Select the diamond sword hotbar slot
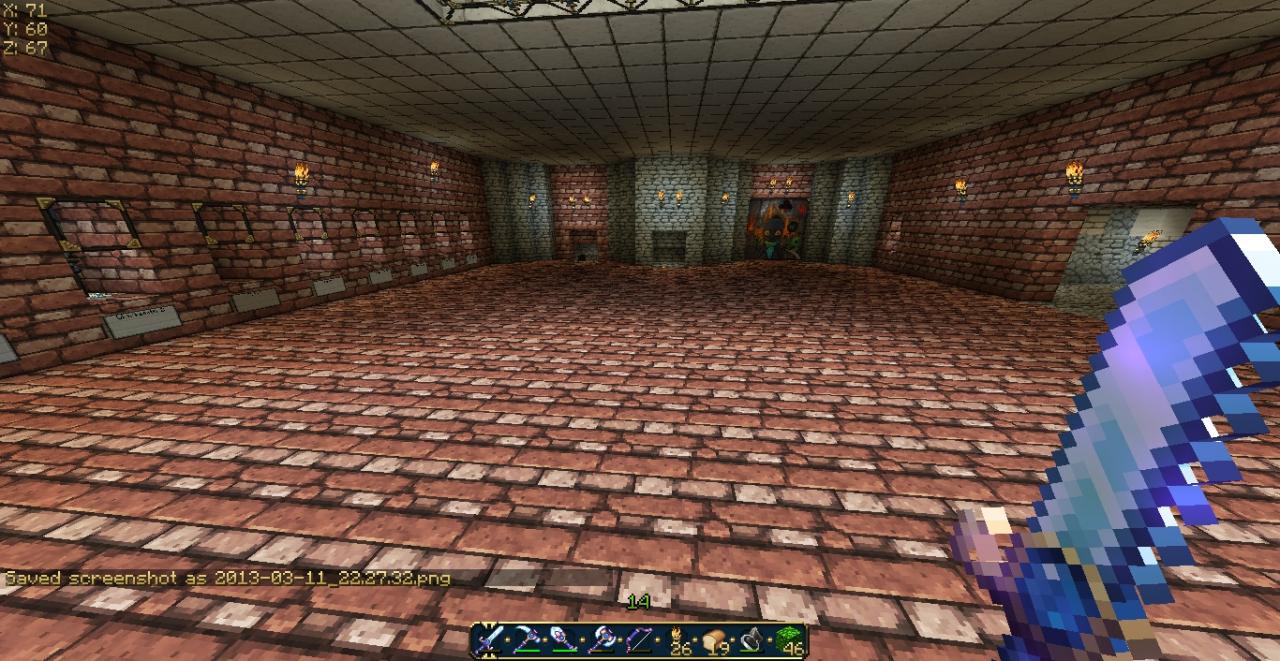The width and height of the screenshot is (1280, 661). (x=490, y=640)
